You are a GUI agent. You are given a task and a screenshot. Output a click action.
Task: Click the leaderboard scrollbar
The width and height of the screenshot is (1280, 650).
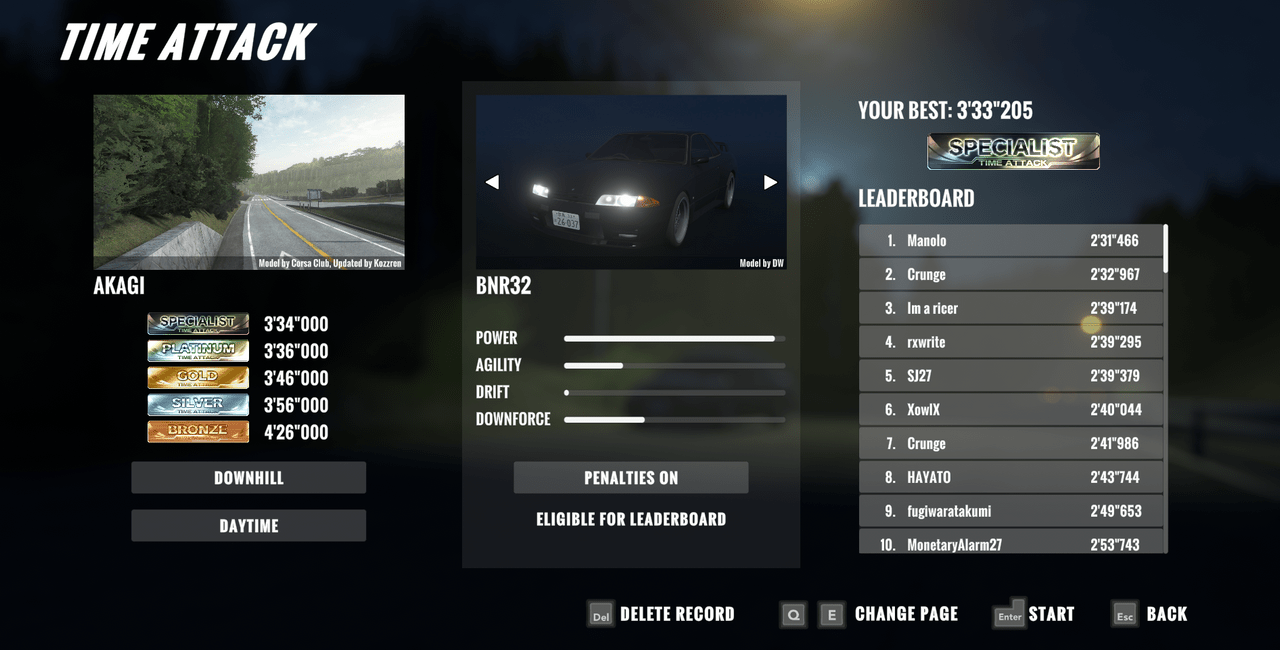coord(1166,250)
